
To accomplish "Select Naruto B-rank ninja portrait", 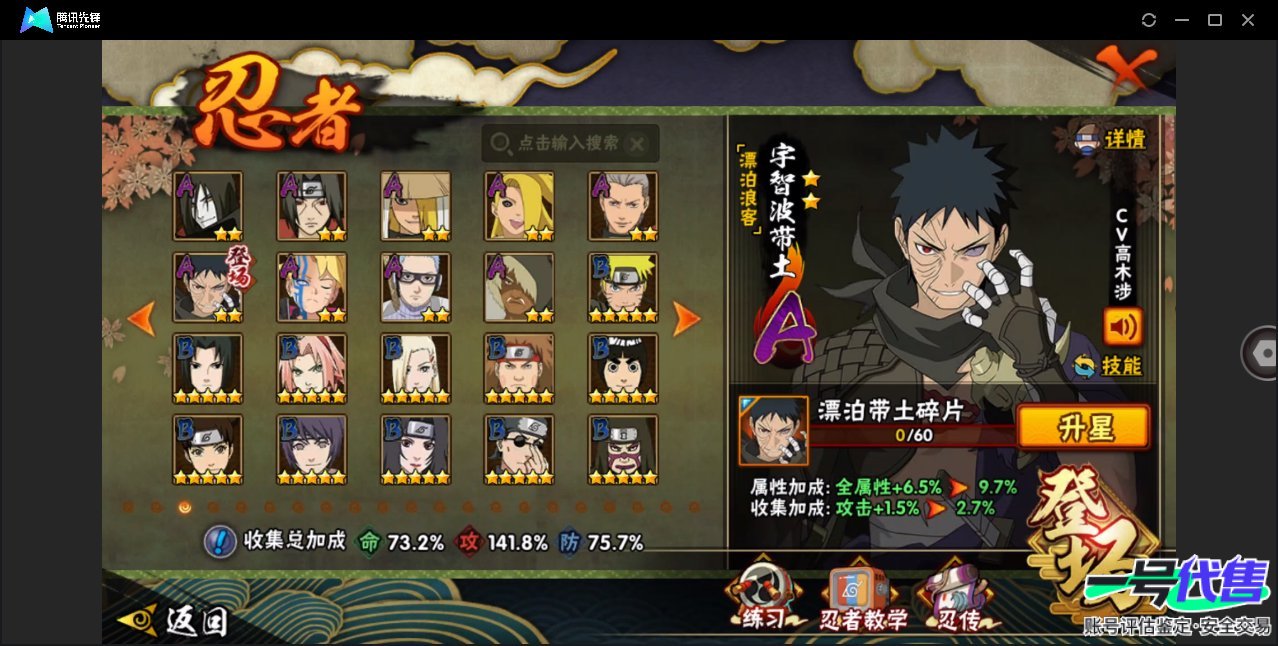I will point(624,287).
